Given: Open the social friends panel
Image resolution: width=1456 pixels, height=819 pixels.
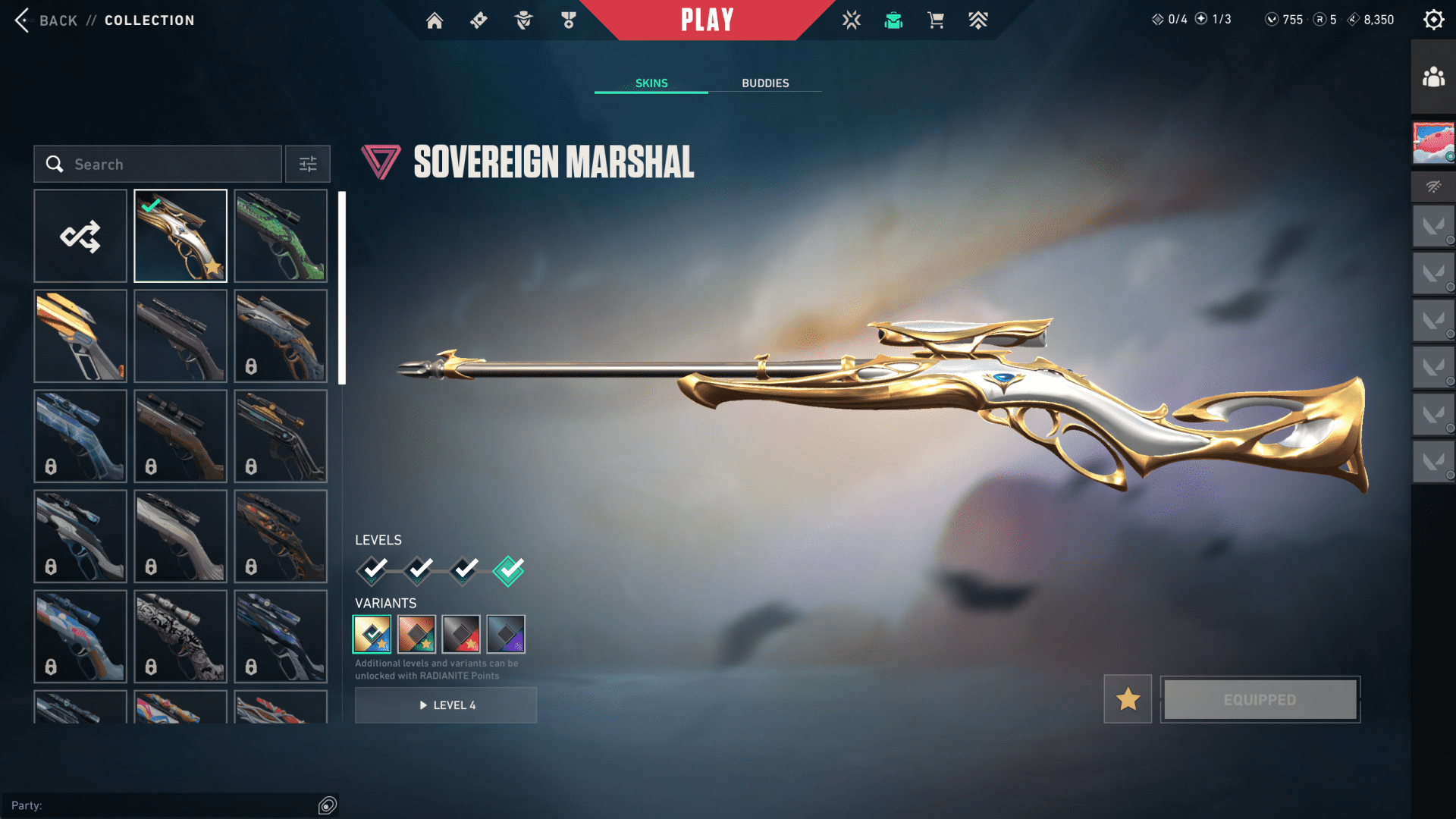Looking at the screenshot, I should click(1433, 77).
